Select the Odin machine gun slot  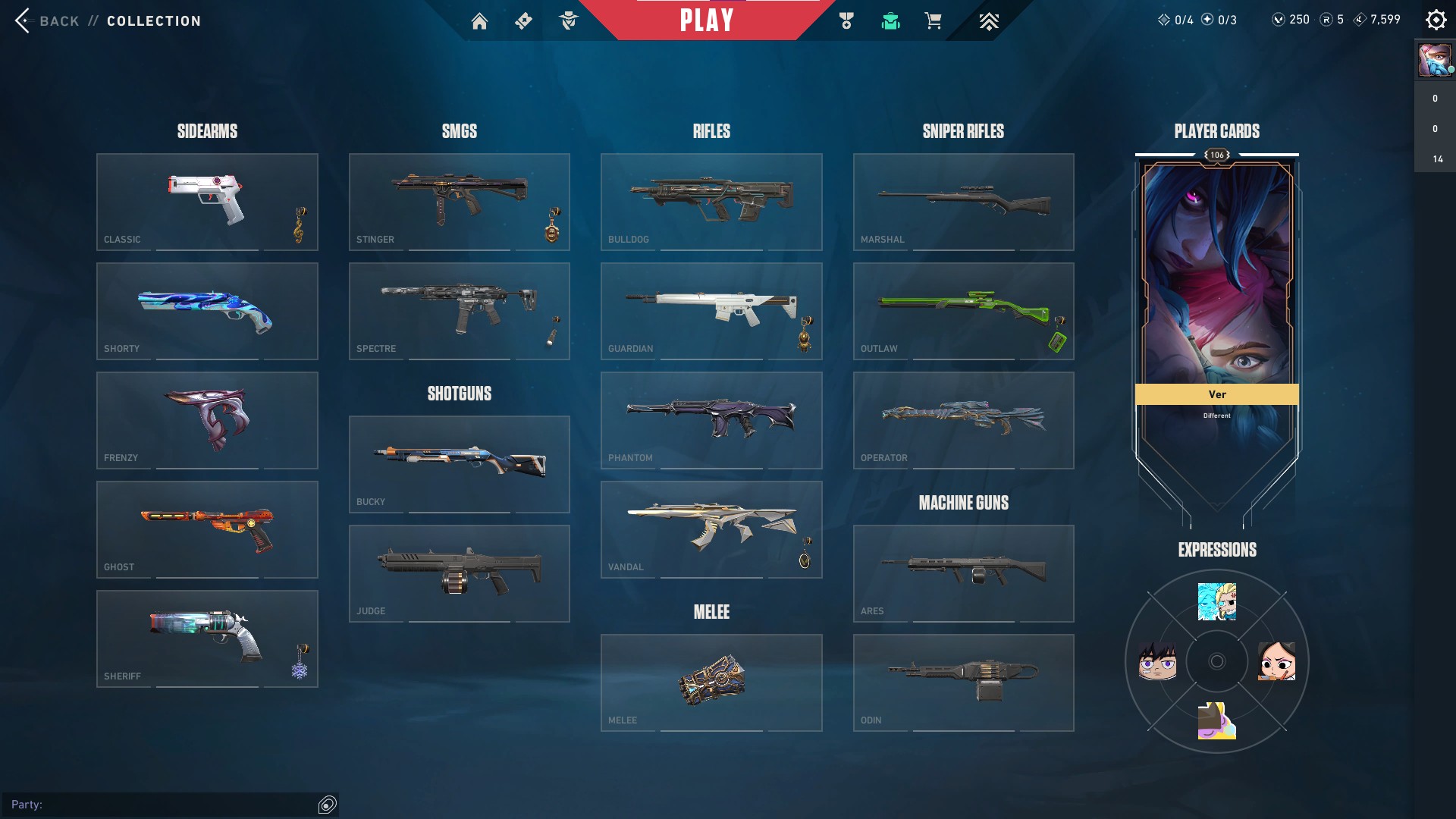963,682
